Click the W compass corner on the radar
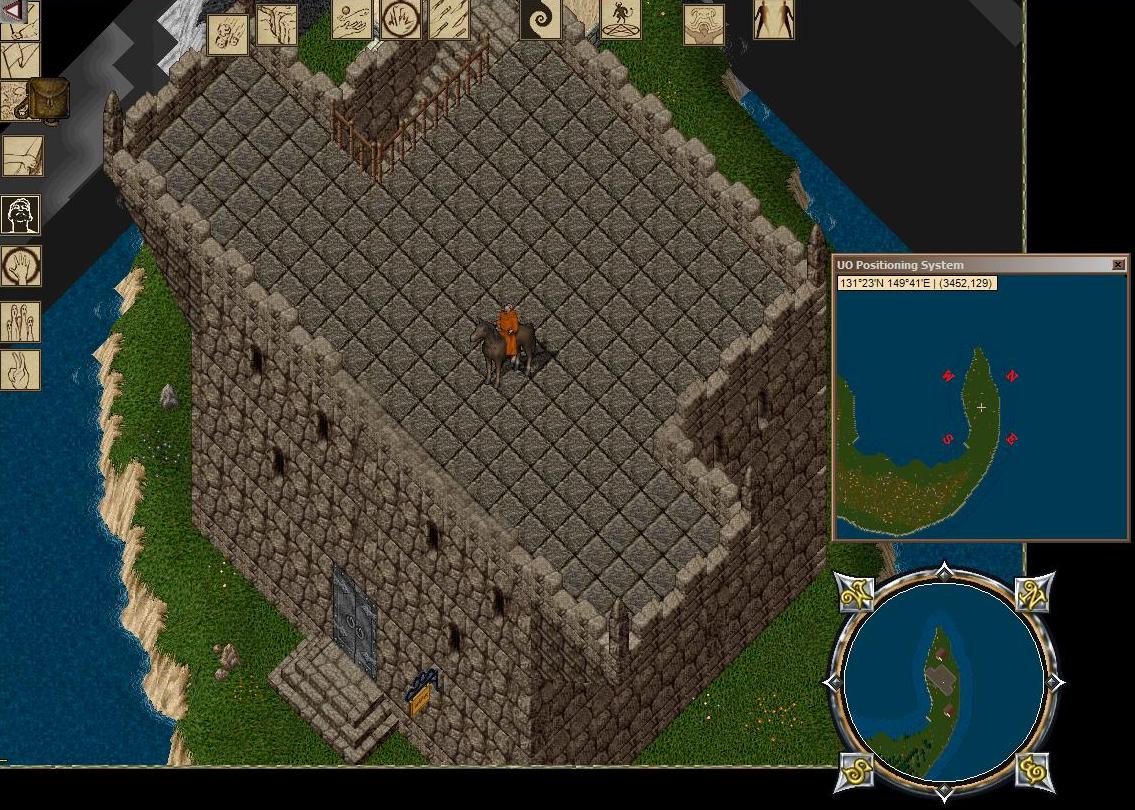 tap(853, 595)
